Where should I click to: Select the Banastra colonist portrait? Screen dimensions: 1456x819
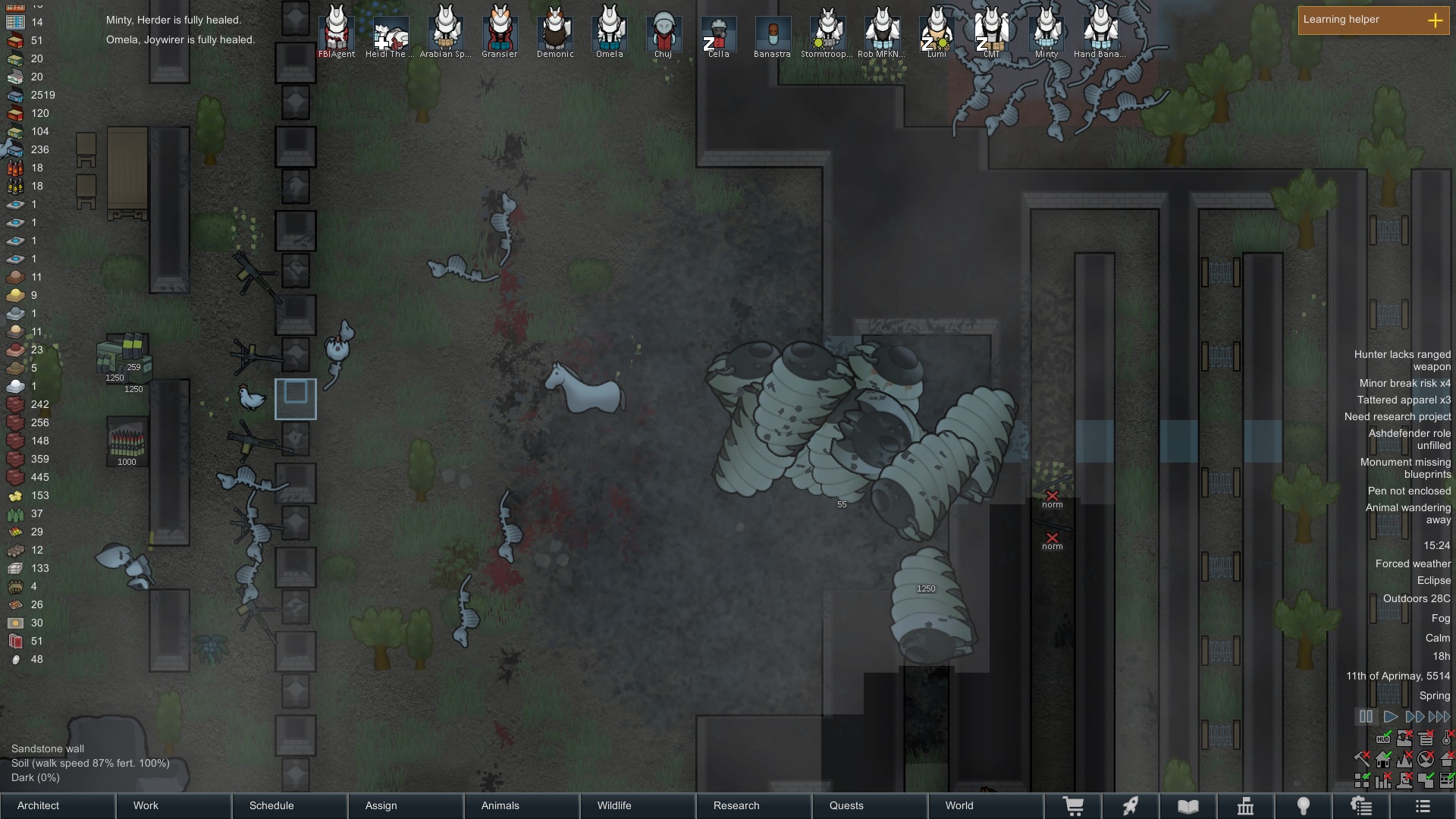773,33
